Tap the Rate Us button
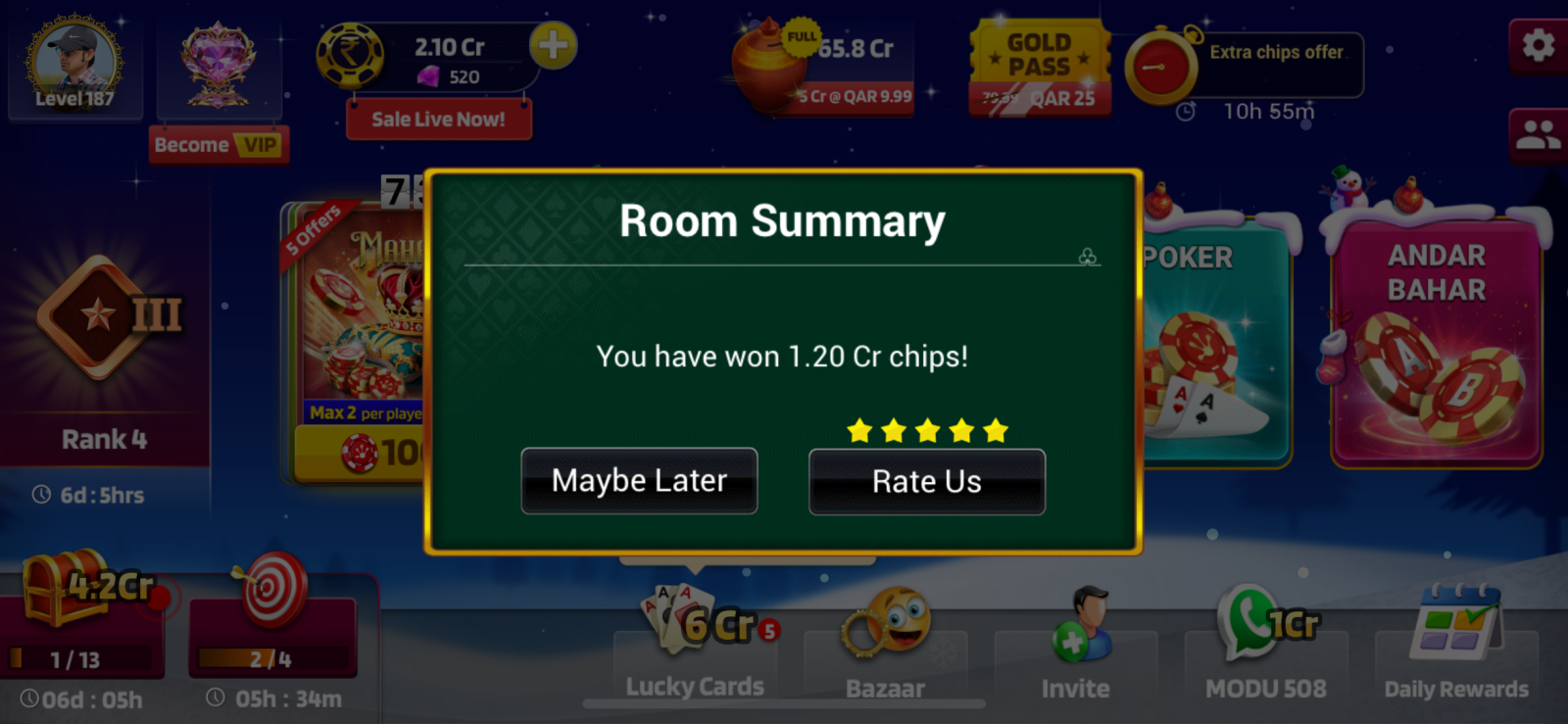The height and width of the screenshot is (724, 1568). click(926, 481)
